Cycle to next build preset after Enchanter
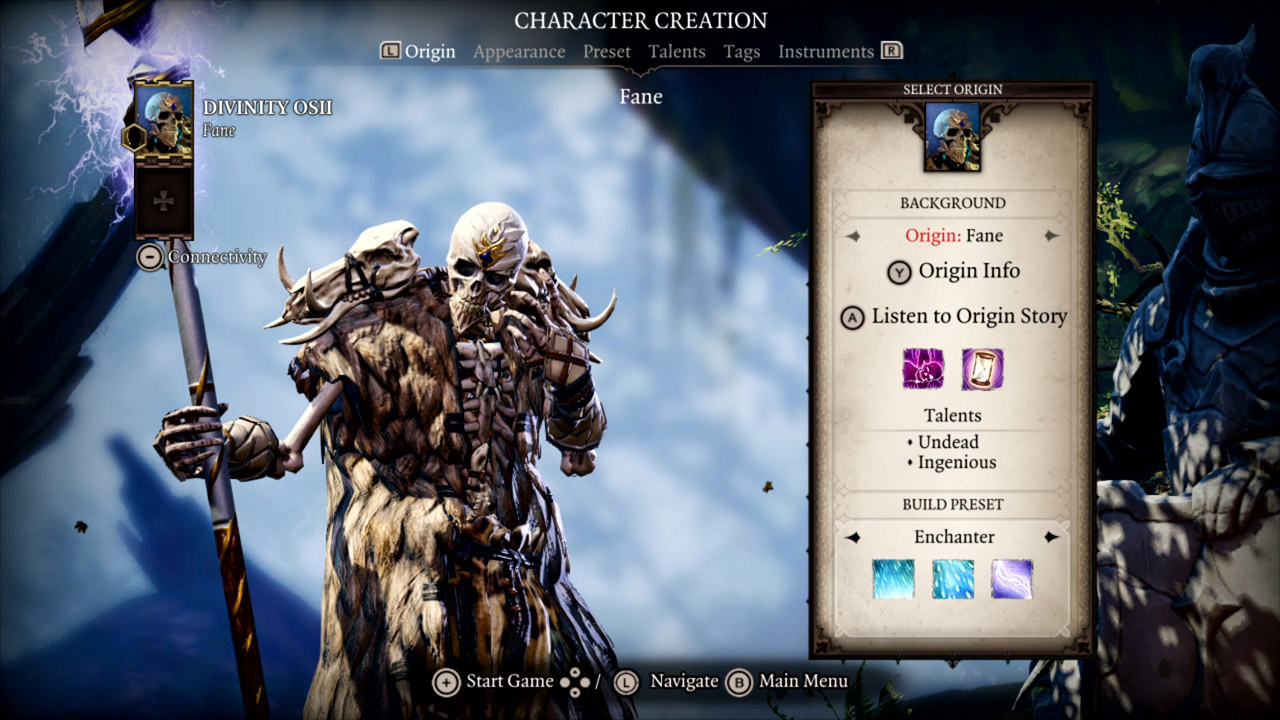1280x720 pixels. (x=1051, y=537)
